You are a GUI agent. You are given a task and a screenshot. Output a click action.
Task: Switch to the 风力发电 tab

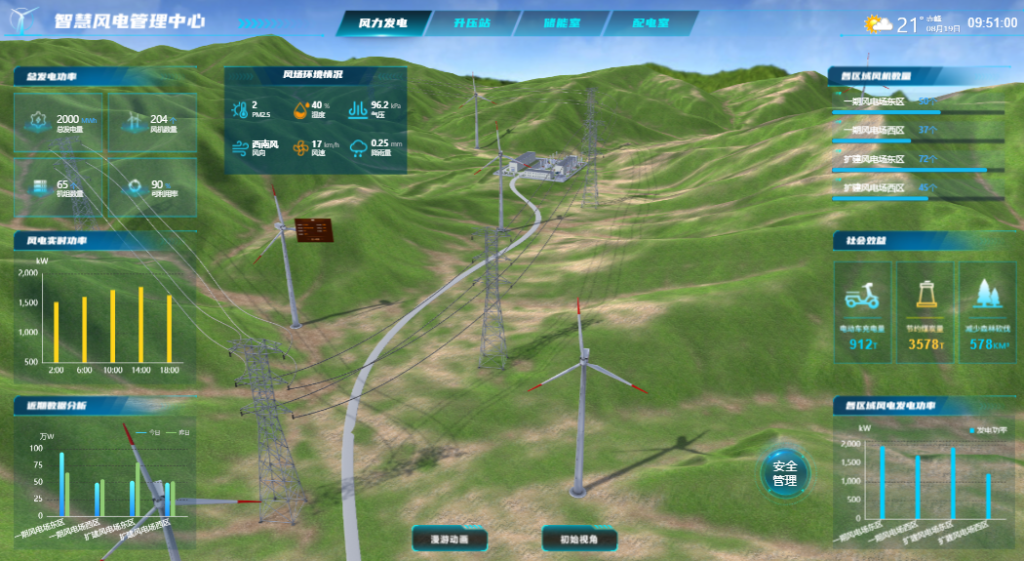coord(383,23)
